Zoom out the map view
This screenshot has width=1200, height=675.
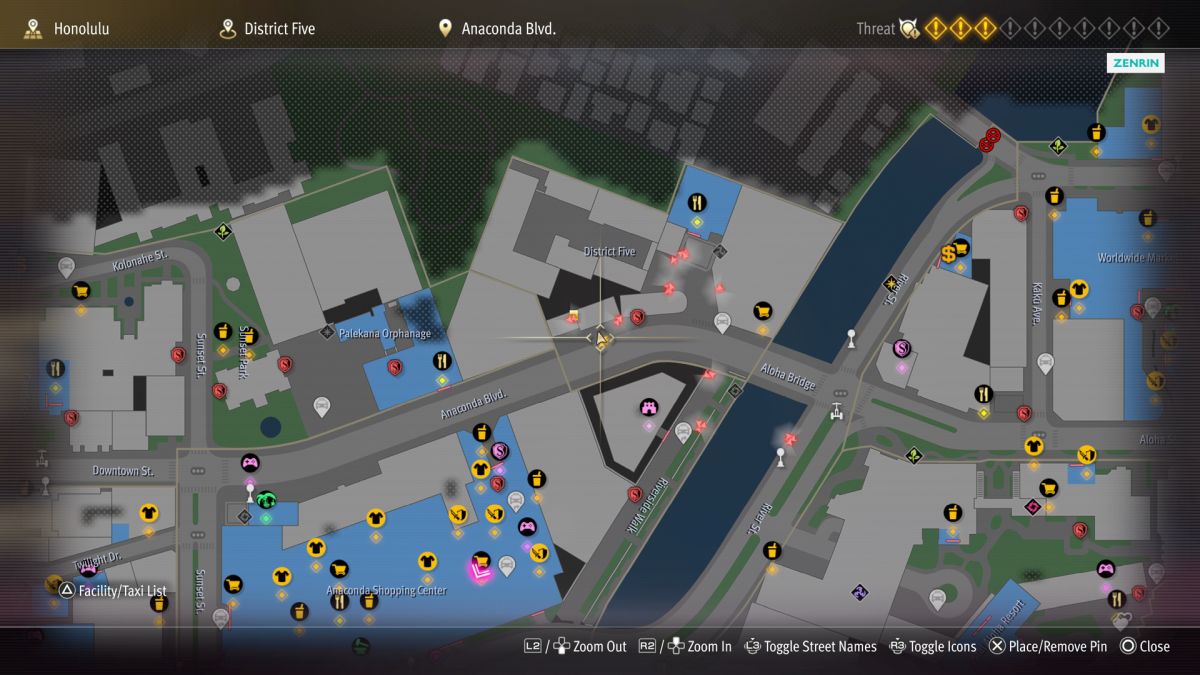(x=576, y=646)
